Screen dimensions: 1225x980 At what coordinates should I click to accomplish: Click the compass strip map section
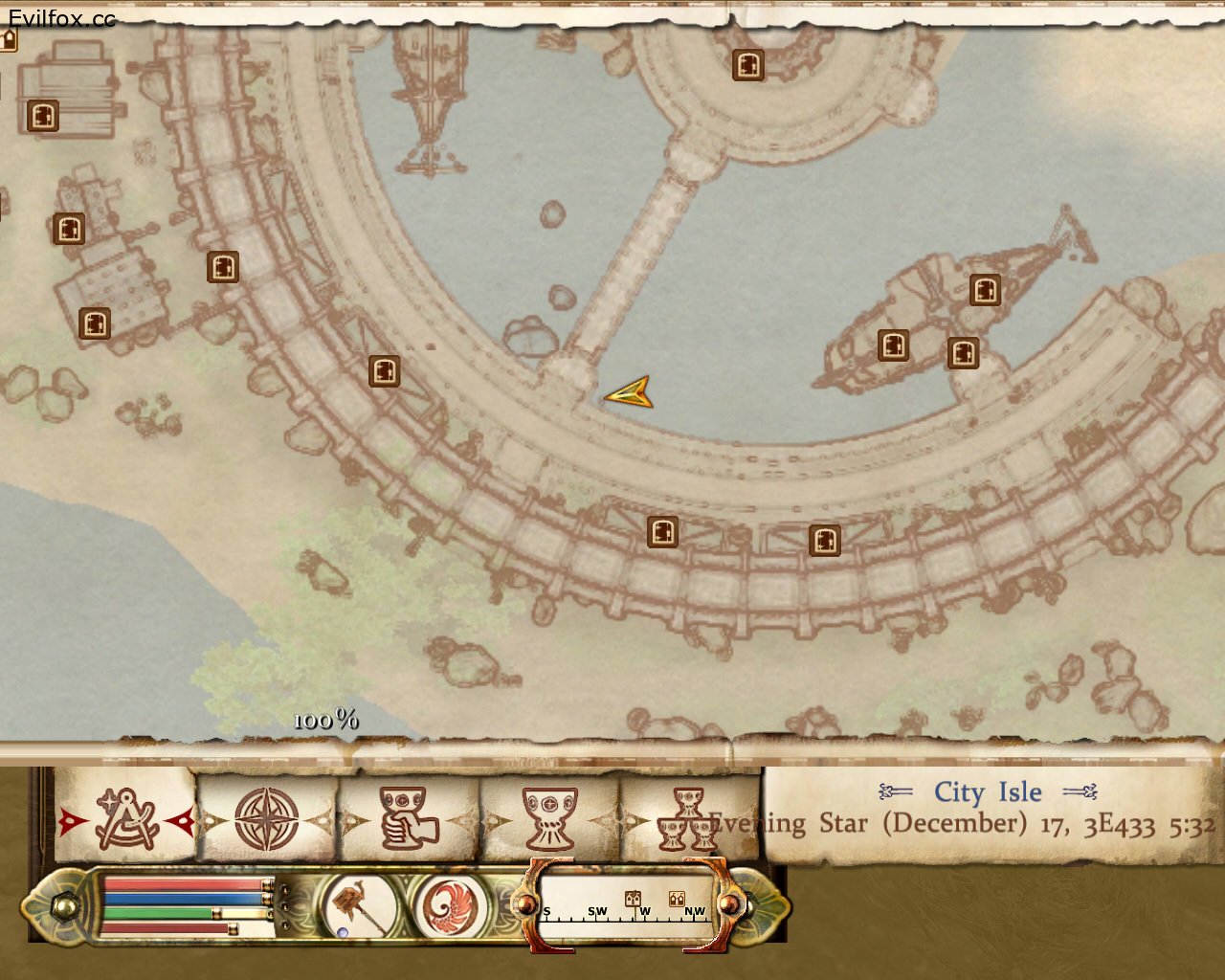pos(627,905)
